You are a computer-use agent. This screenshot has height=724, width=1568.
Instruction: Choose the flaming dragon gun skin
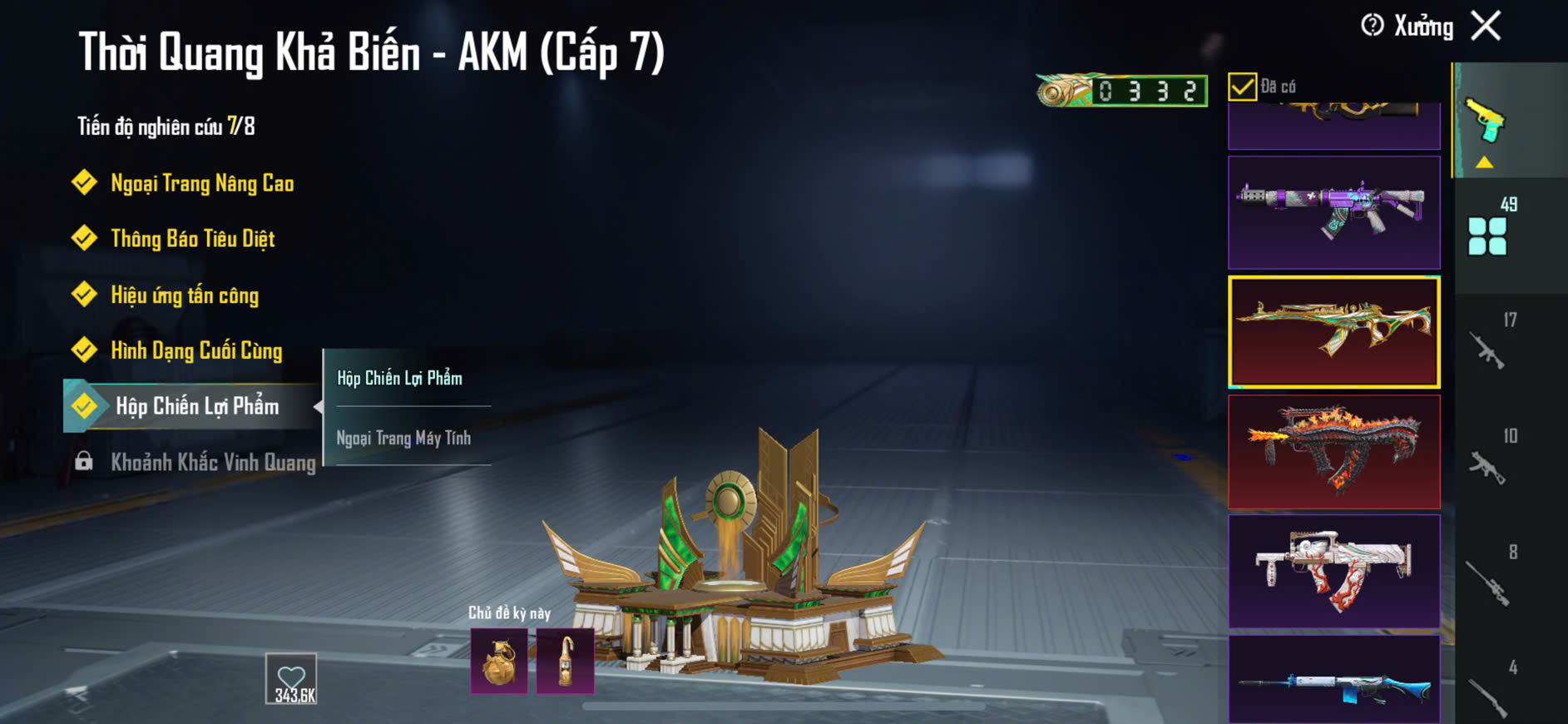click(x=1333, y=452)
